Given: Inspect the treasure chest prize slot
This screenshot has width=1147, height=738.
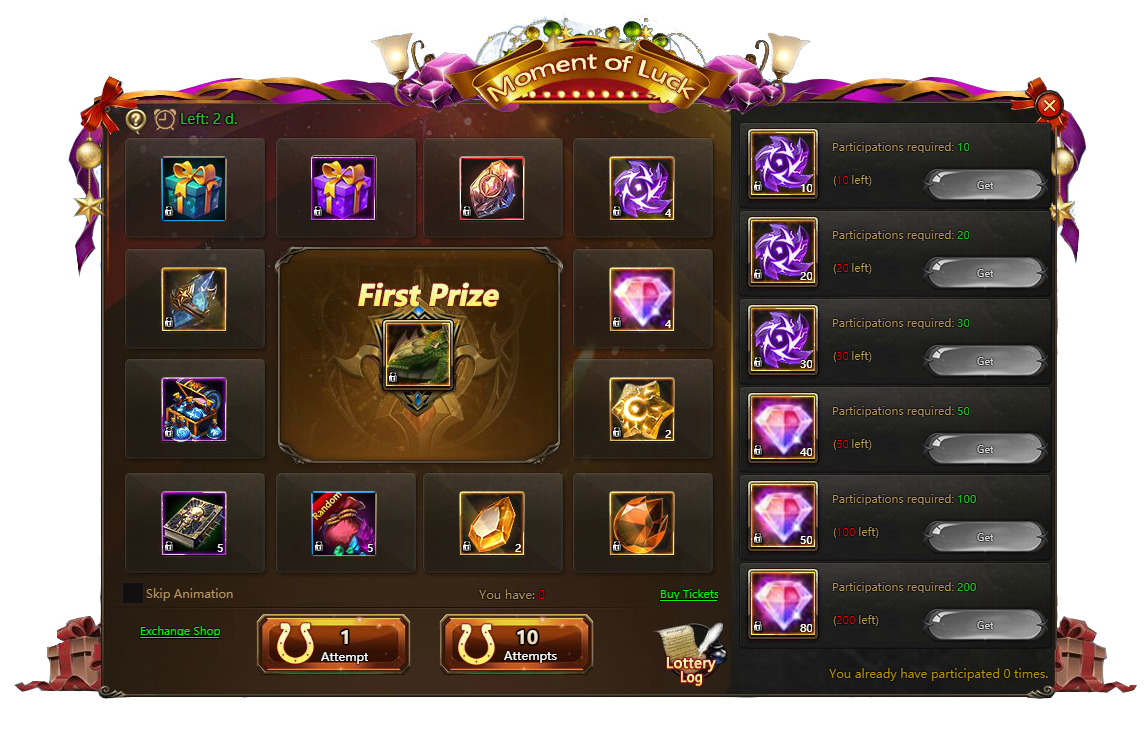Looking at the screenshot, I should tap(194, 409).
